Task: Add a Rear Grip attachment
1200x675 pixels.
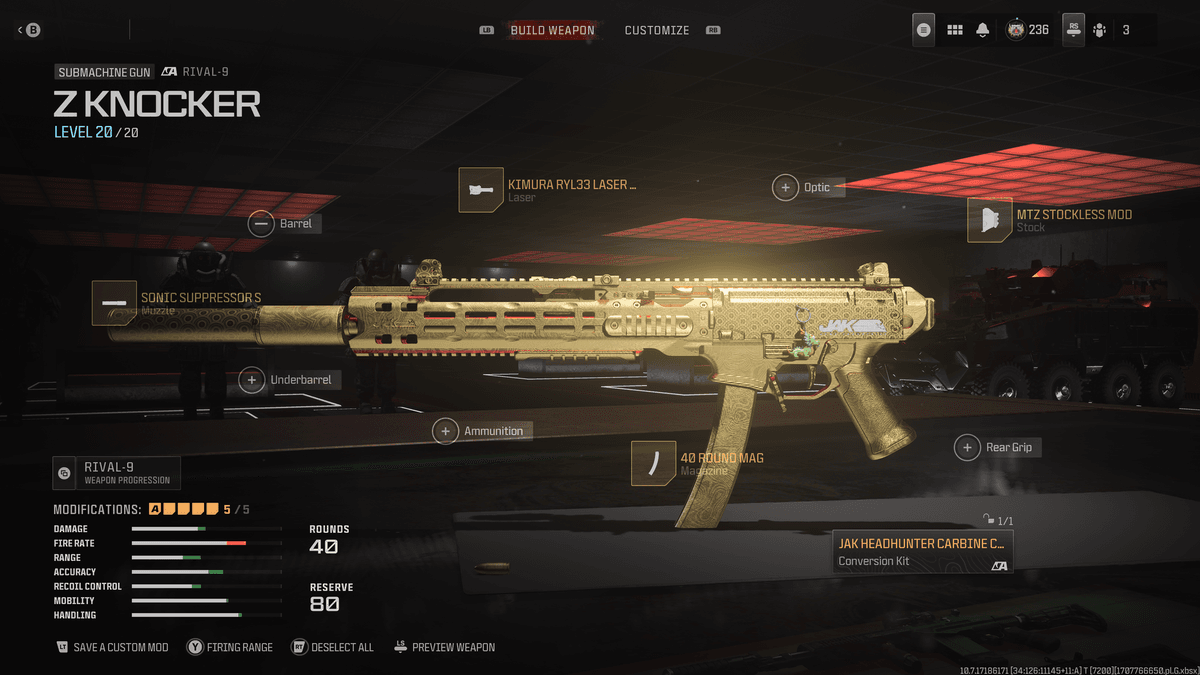Action: 997,447
